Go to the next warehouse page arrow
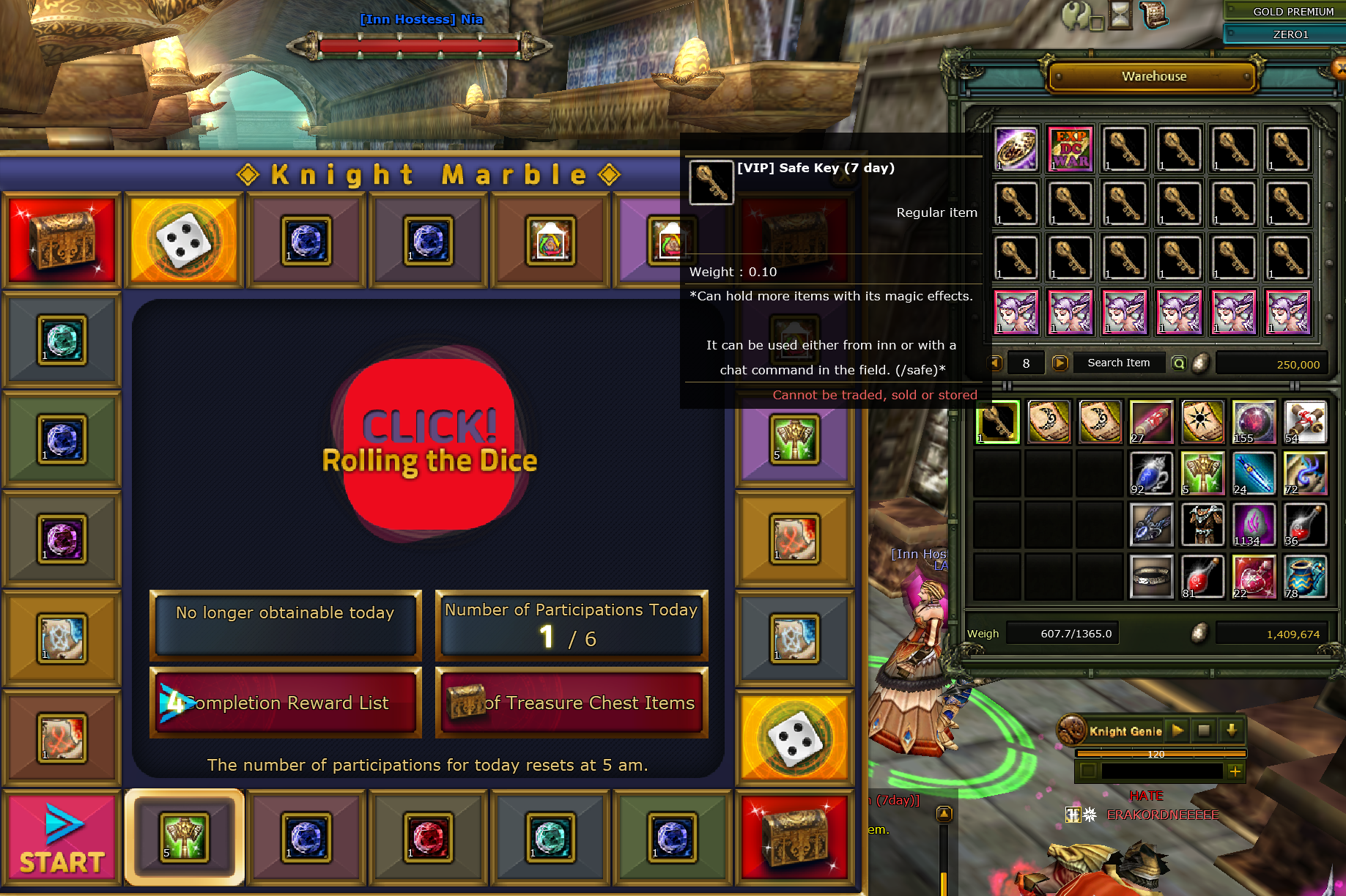Screen dimensions: 1346x896 tap(1060, 363)
